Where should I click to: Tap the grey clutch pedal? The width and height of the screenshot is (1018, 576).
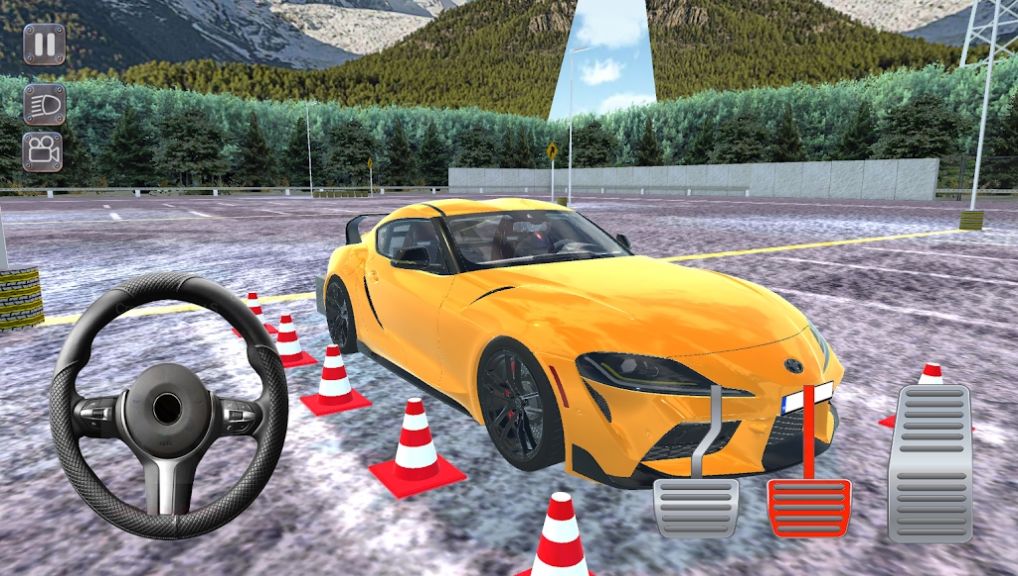click(x=696, y=506)
